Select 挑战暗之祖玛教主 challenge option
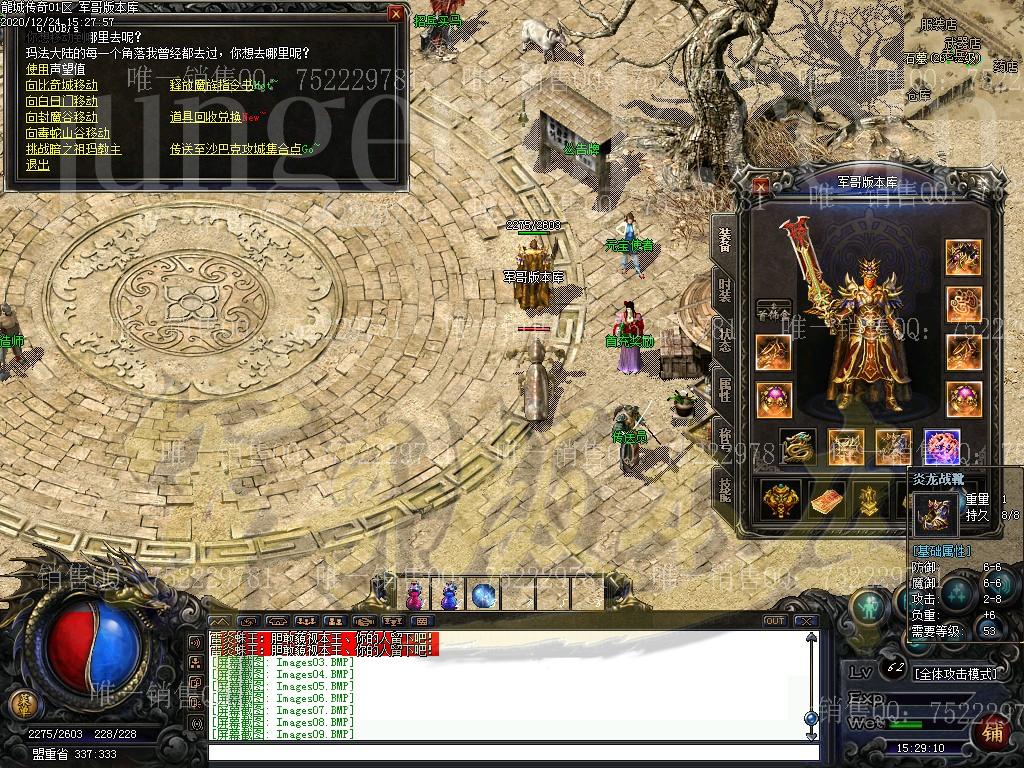Image resolution: width=1024 pixels, height=768 pixels. (73, 149)
